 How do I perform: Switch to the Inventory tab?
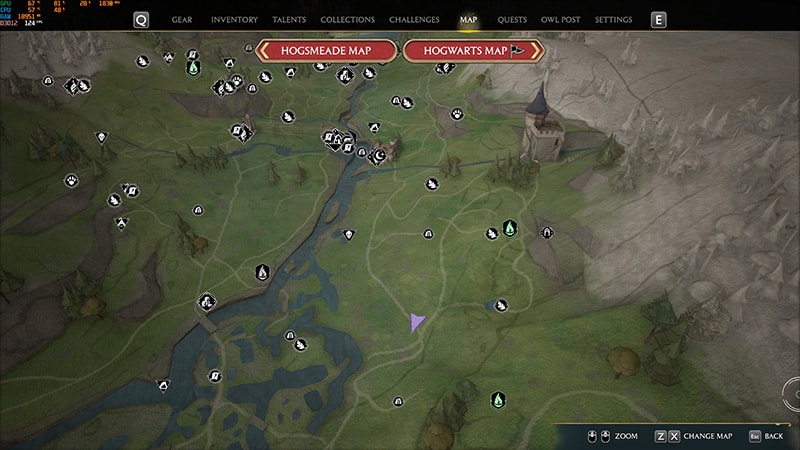click(x=235, y=20)
